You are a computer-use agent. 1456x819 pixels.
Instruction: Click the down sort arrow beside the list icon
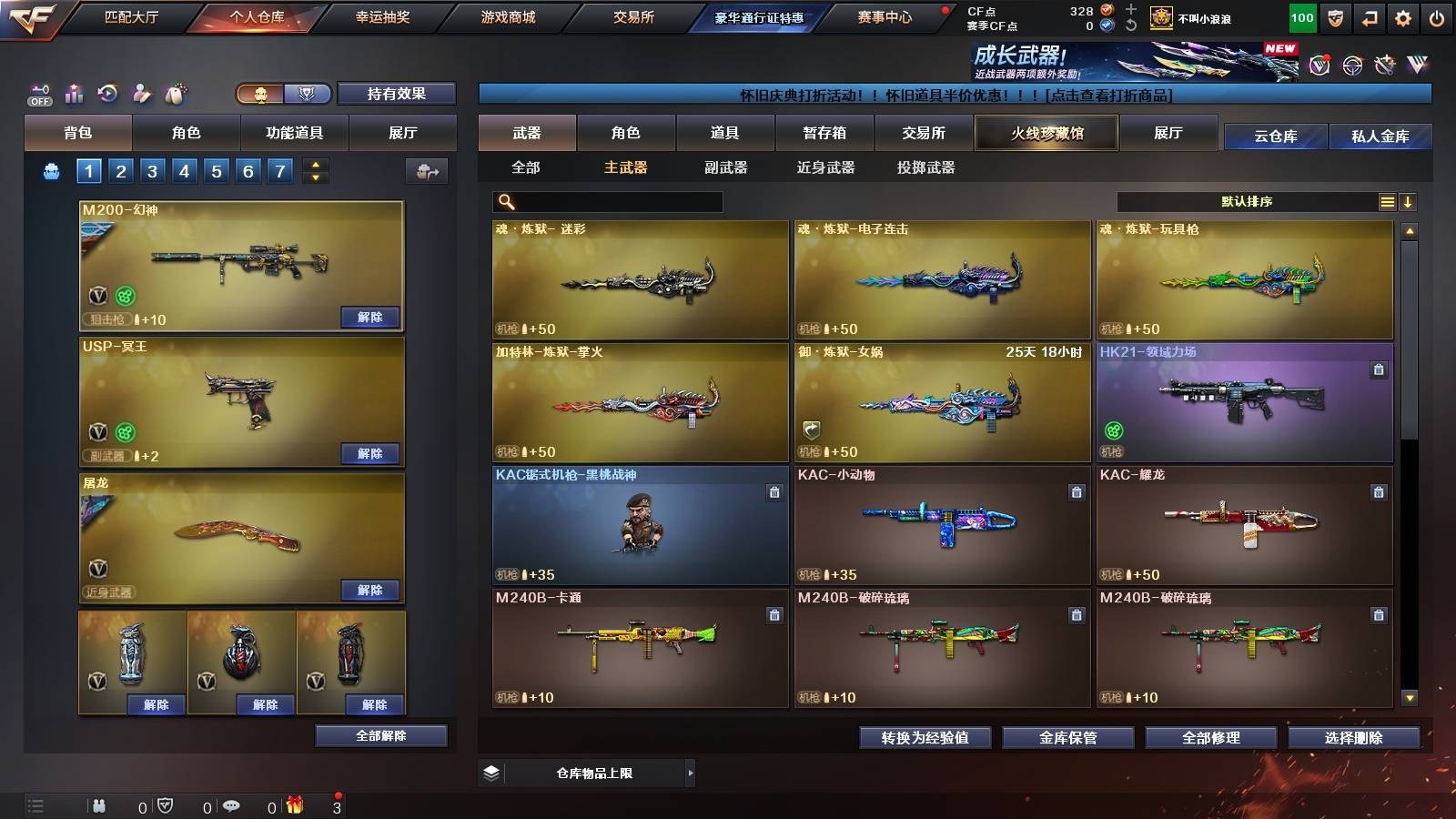(x=1409, y=201)
